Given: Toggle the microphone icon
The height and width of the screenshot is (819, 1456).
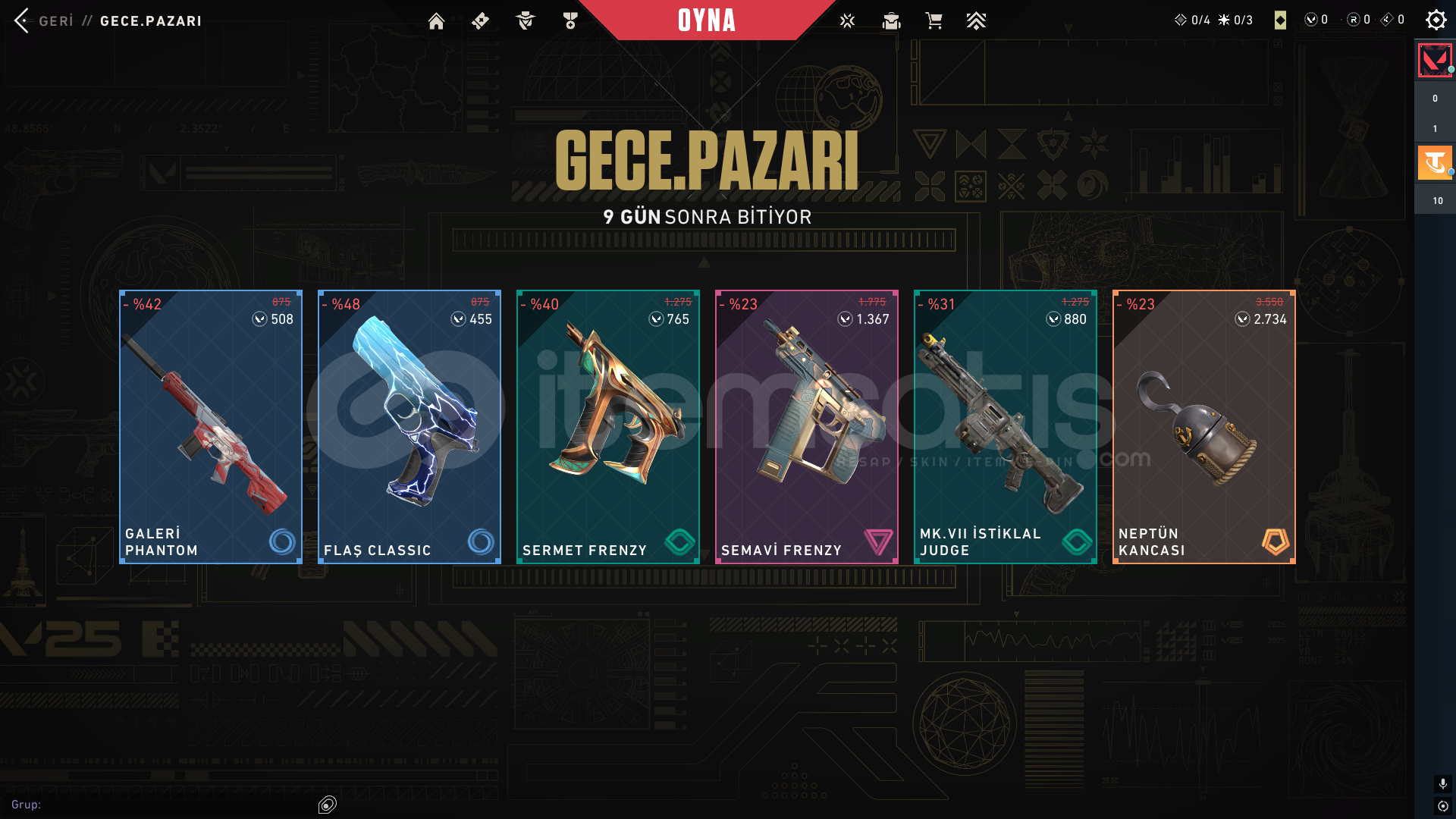Looking at the screenshot, I should [x=1442, y=783].
